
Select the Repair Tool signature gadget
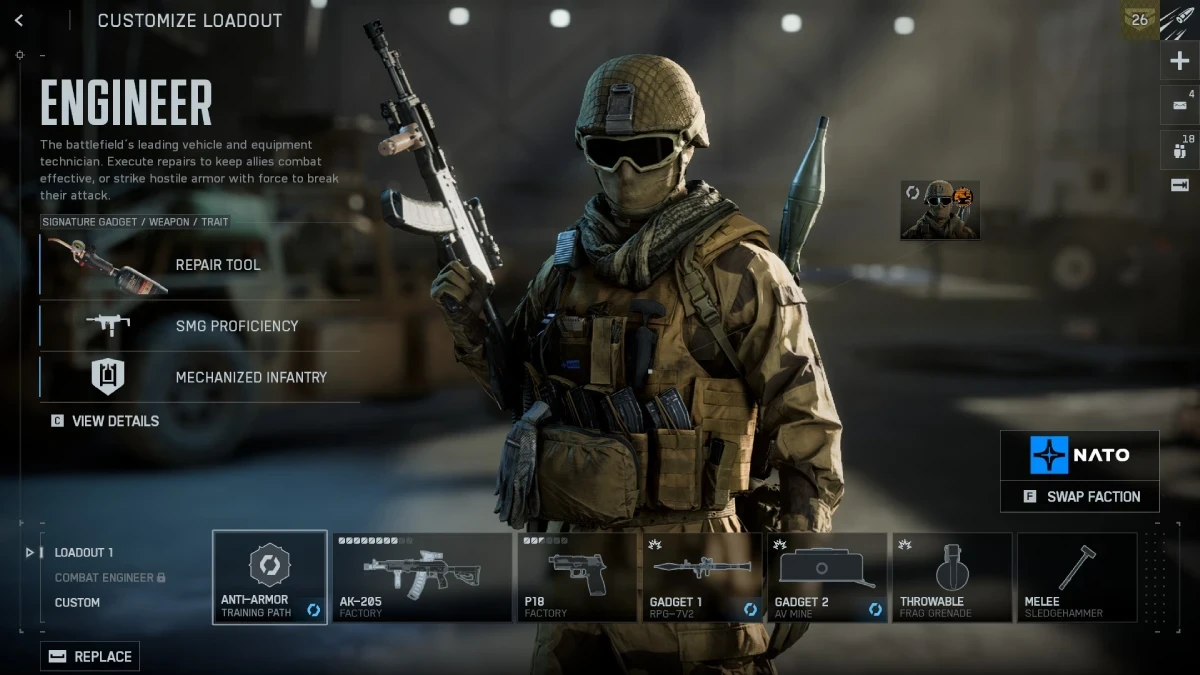click(x=200, y=265)
